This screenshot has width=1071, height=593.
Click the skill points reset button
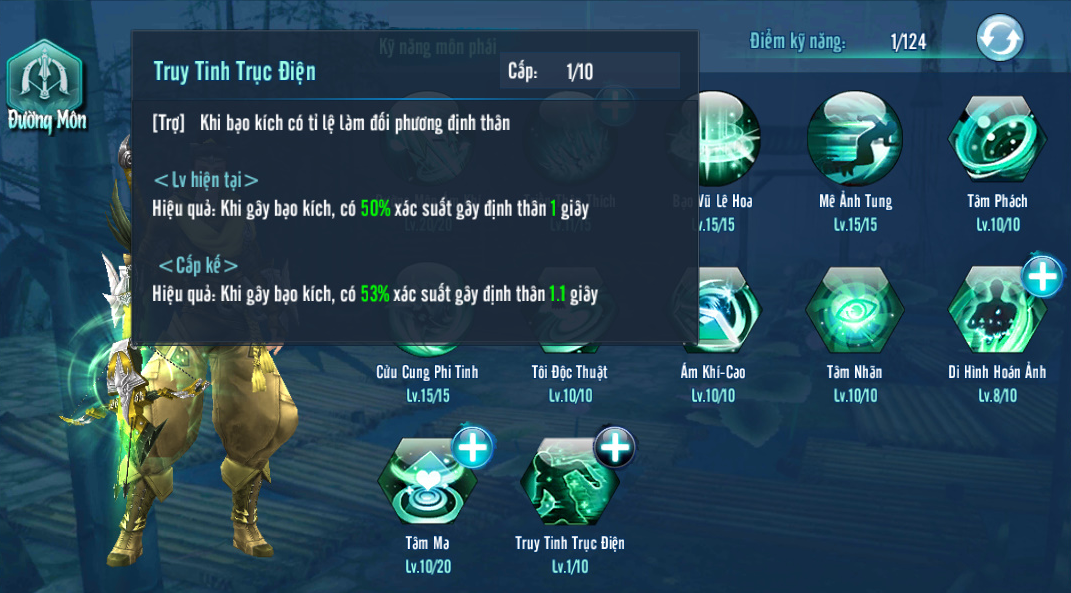[1000, 39]
